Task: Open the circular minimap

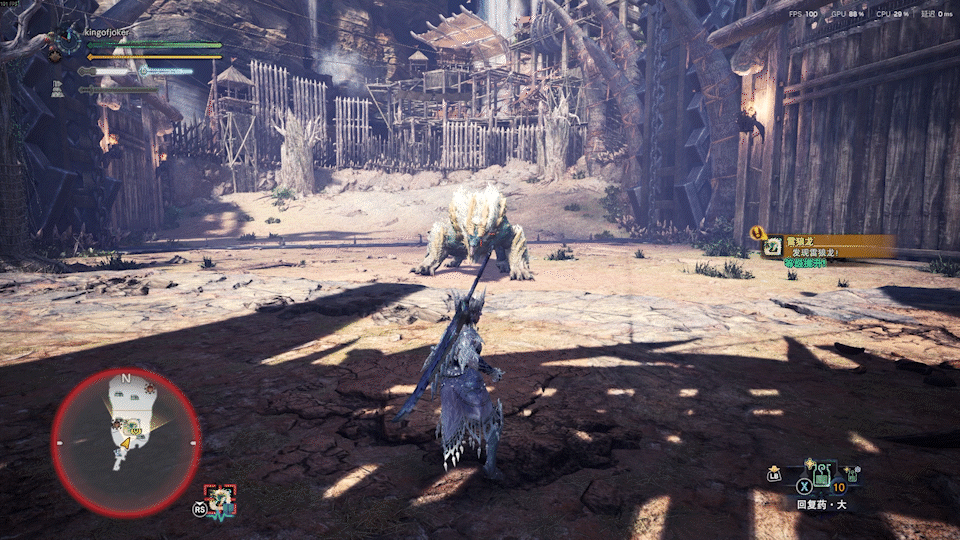Action: pyautogui.click(x=126, y=441)
